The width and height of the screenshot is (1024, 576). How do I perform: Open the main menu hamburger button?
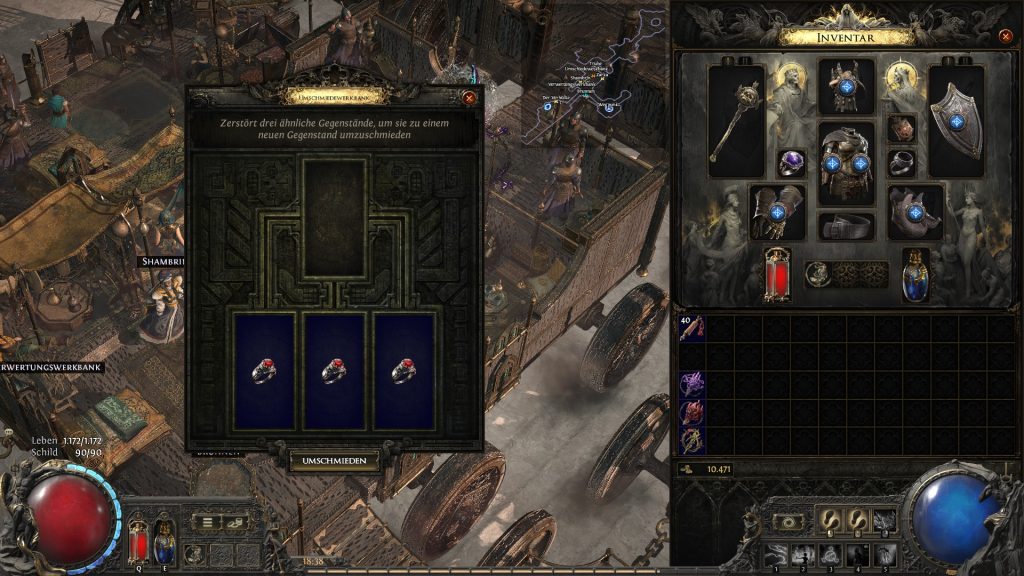click(207, 521)
